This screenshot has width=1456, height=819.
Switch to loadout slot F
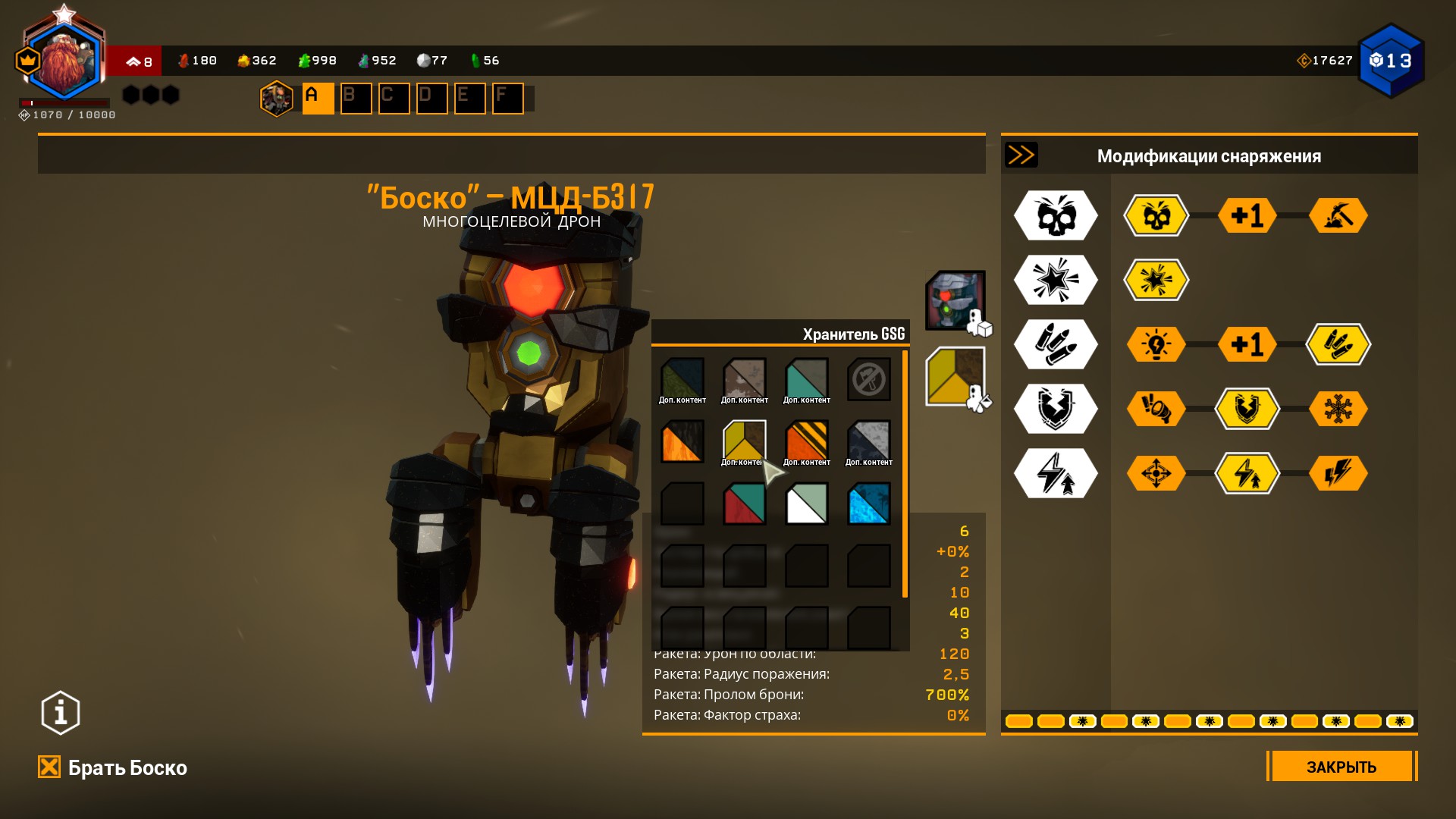507,99
